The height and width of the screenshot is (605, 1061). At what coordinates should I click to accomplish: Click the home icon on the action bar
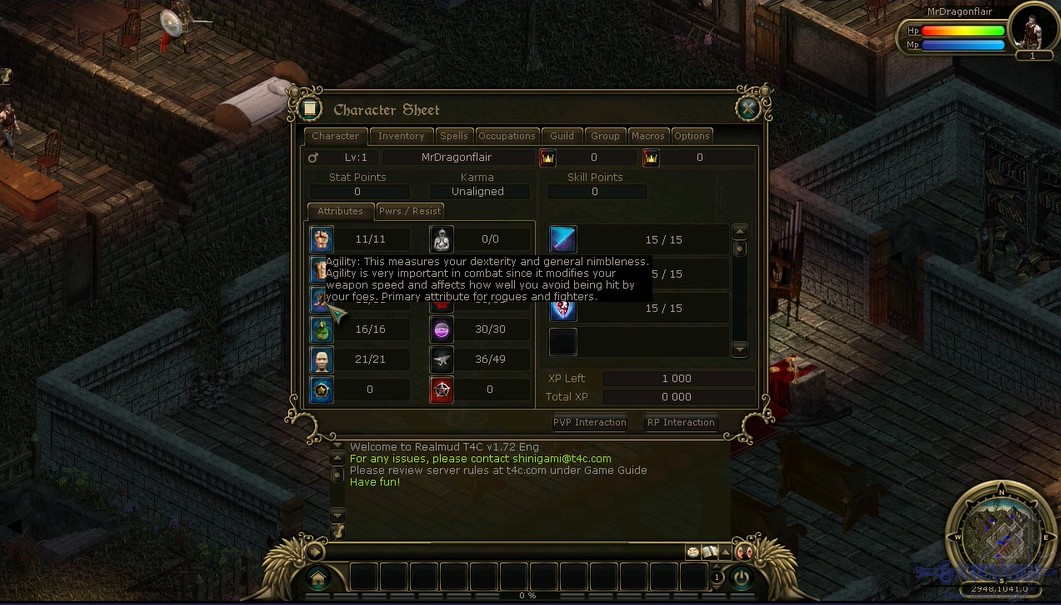pos(318,577)
